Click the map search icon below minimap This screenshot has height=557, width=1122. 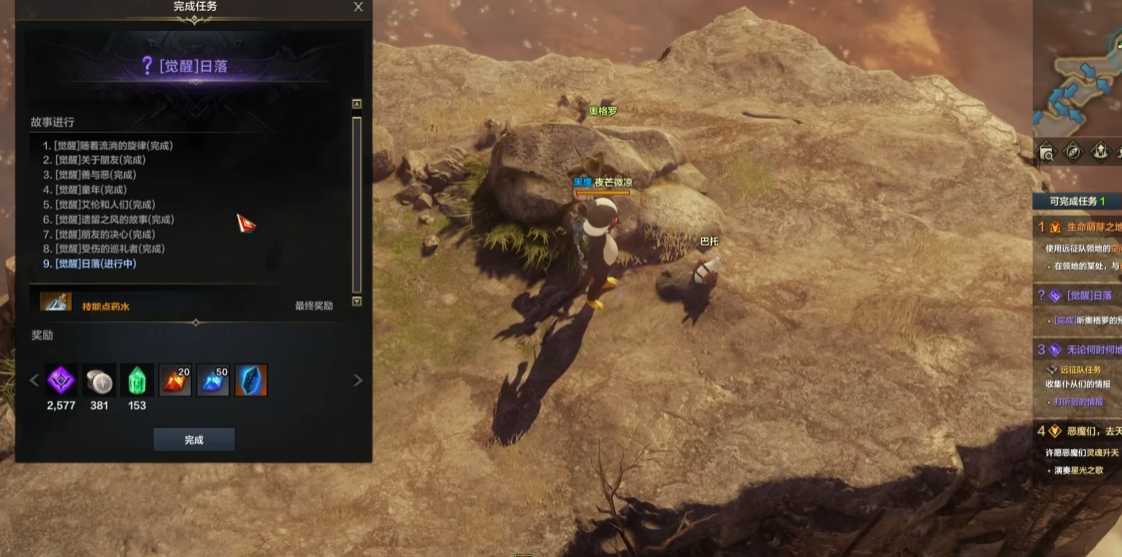tap(1046, 152)
